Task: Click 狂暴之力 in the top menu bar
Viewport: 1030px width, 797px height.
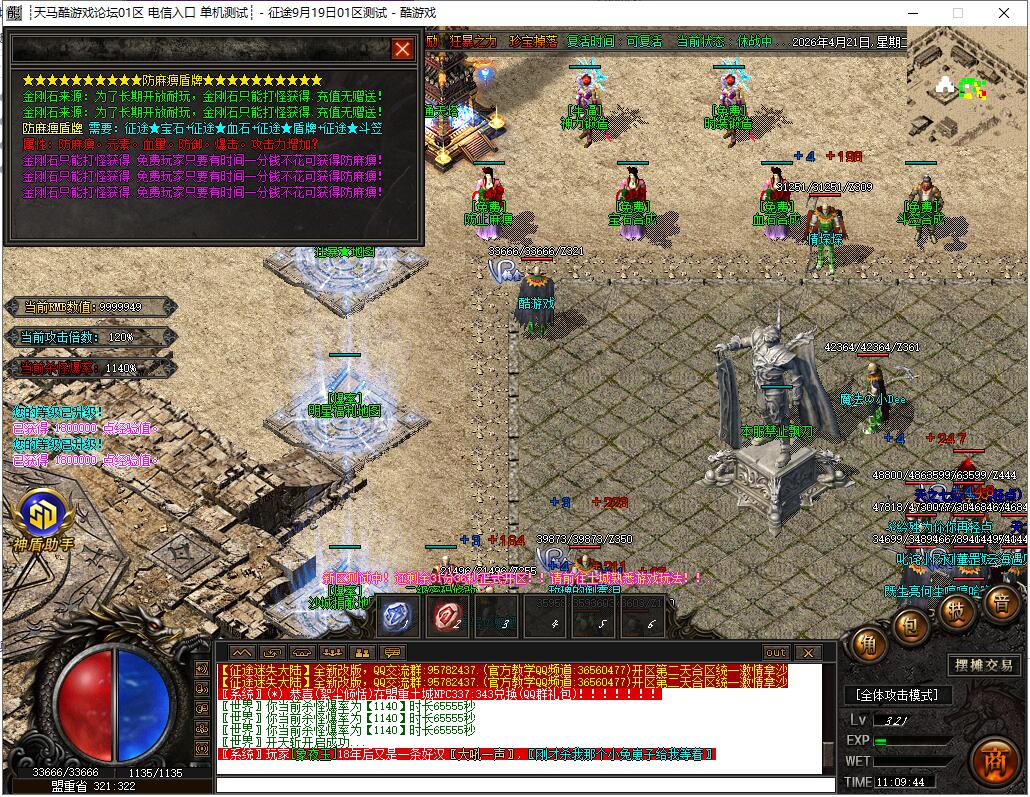Action: tap(471, 42)
